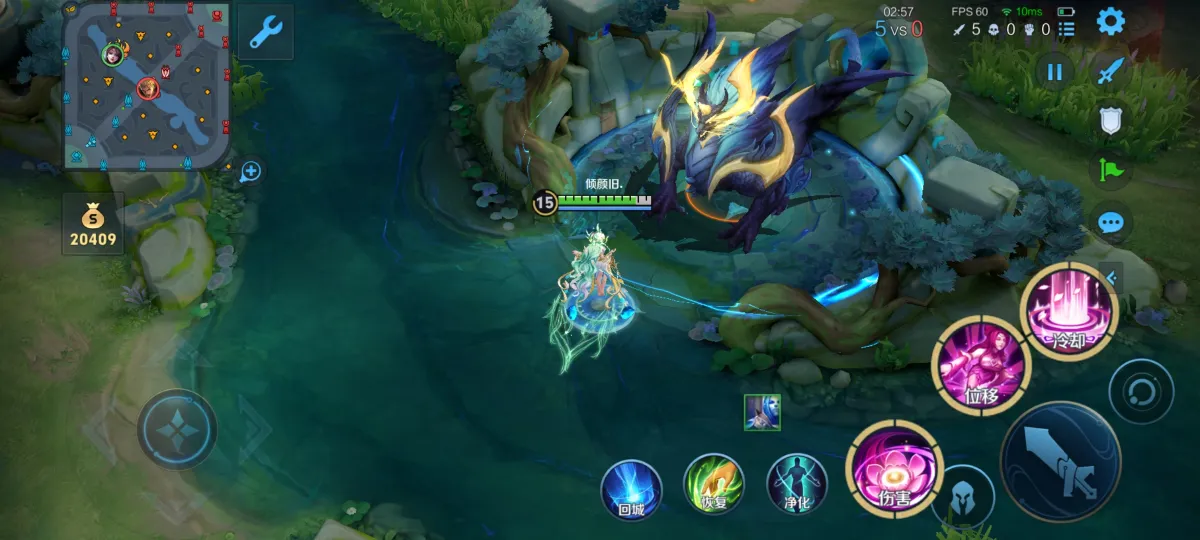Pause the match
Image resolution: width=1200 pixels, height=540 pixels.
(x=1054, y=71)
